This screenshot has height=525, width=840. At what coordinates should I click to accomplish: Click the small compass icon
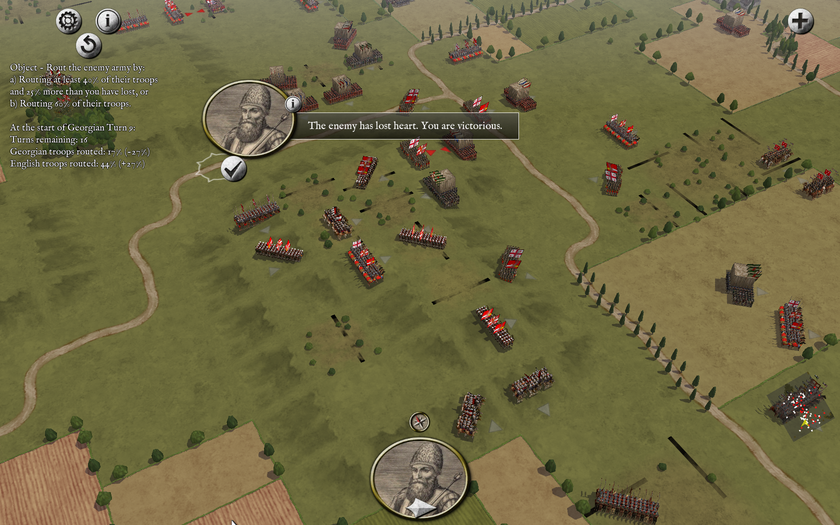420,422
